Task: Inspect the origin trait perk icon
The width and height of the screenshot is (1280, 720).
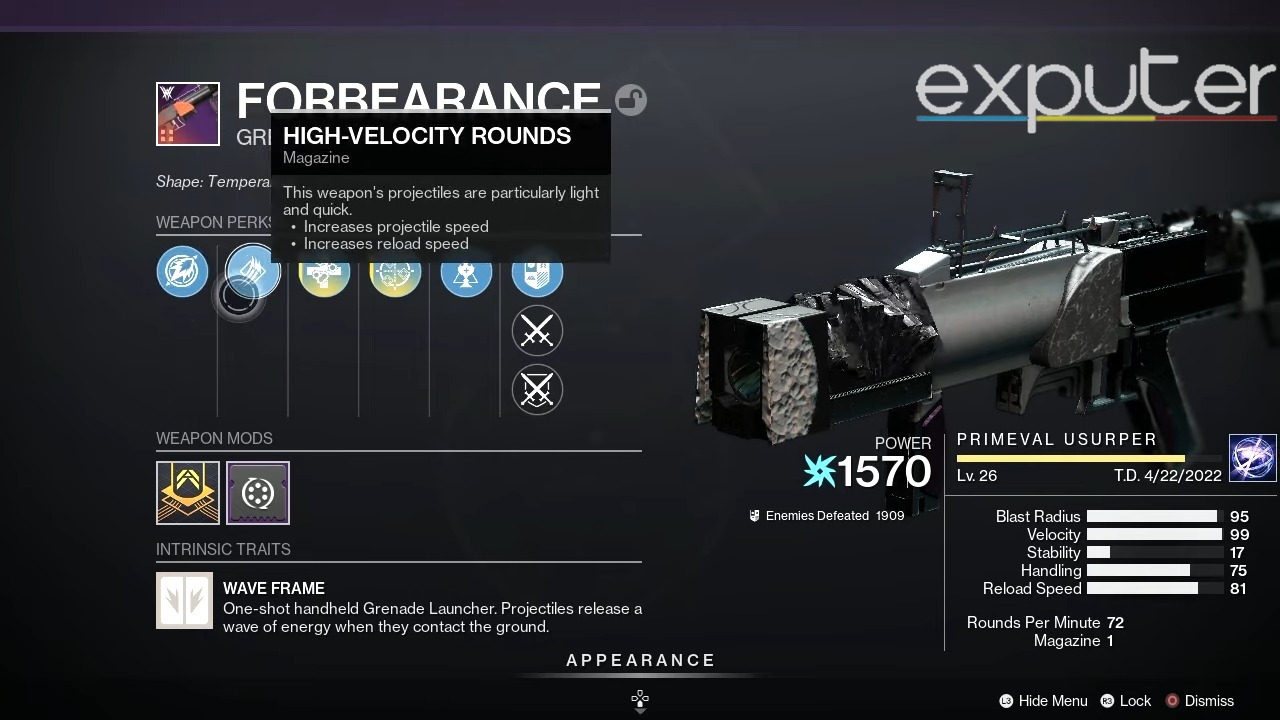Action: pos(537,271)
